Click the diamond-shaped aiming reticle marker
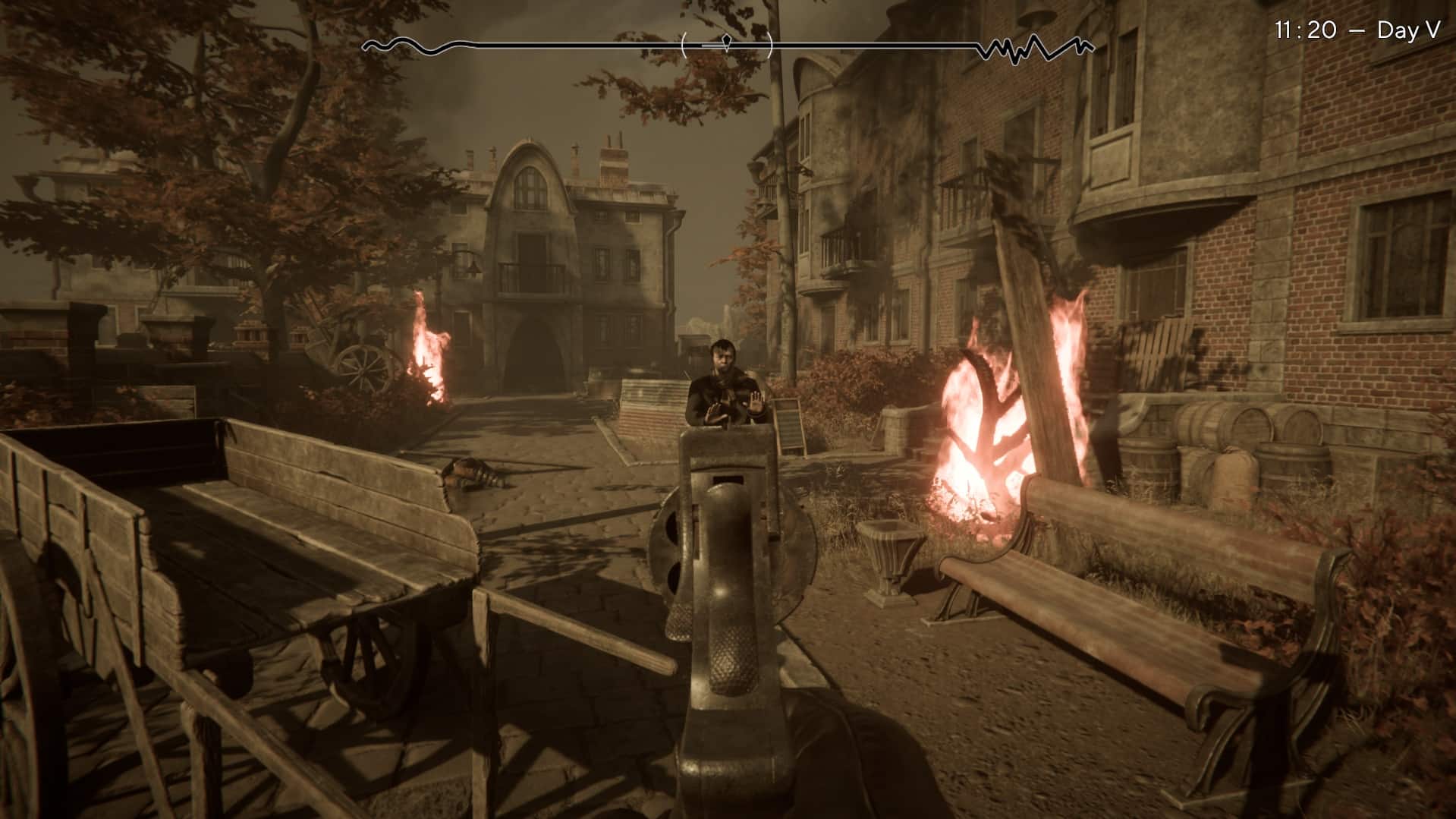The height and width of the screenshot is (819, 1456). pos(726,42)
